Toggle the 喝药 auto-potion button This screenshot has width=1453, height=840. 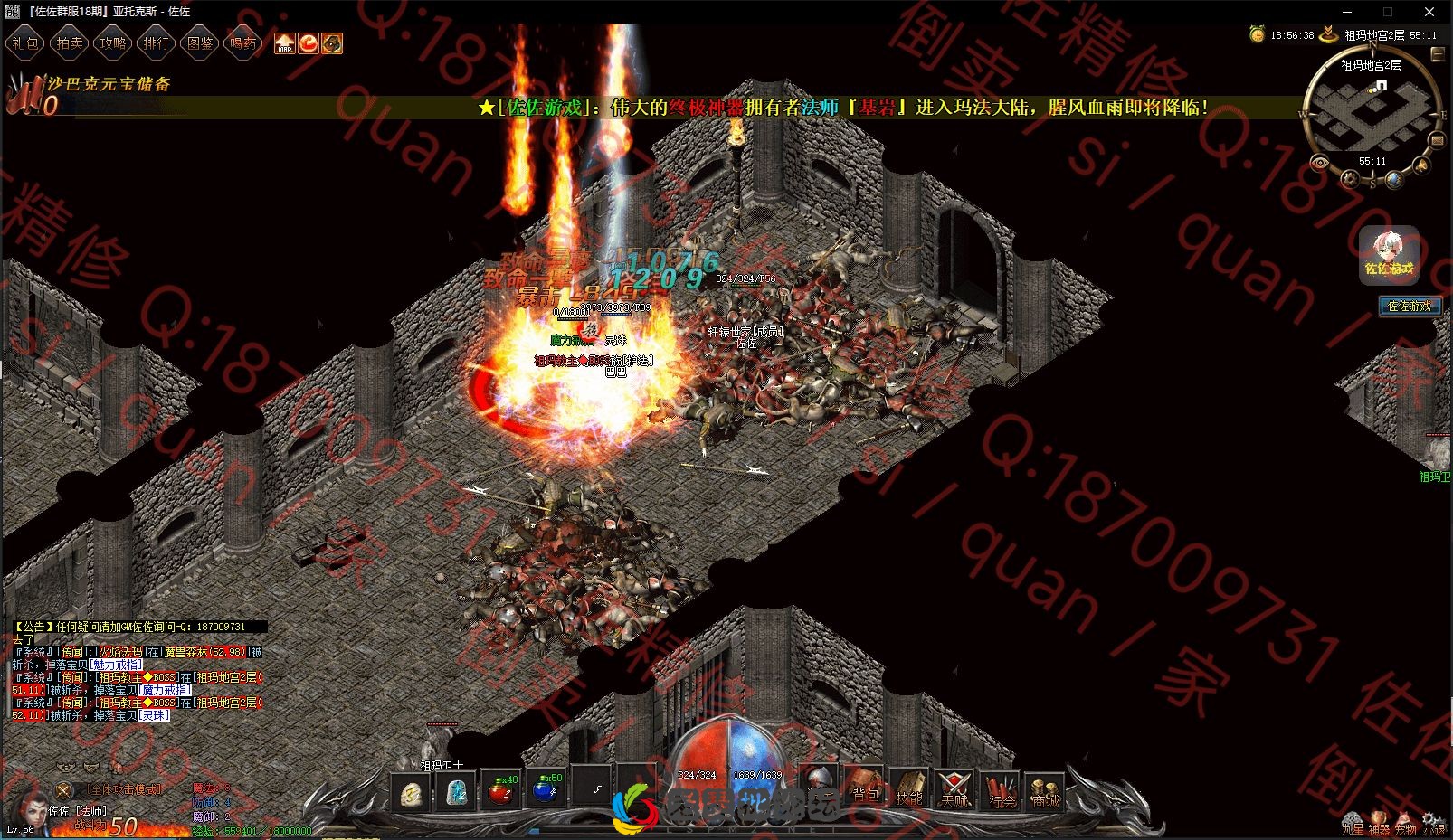pyautogui.click(x=242, y=42)
